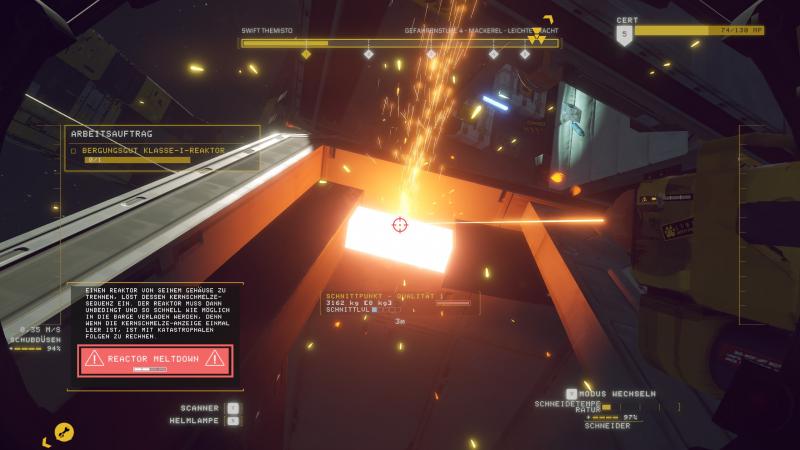Click the CERT rank 5 badge
This screenshot has width=800, height=450.
coord(625,36)
